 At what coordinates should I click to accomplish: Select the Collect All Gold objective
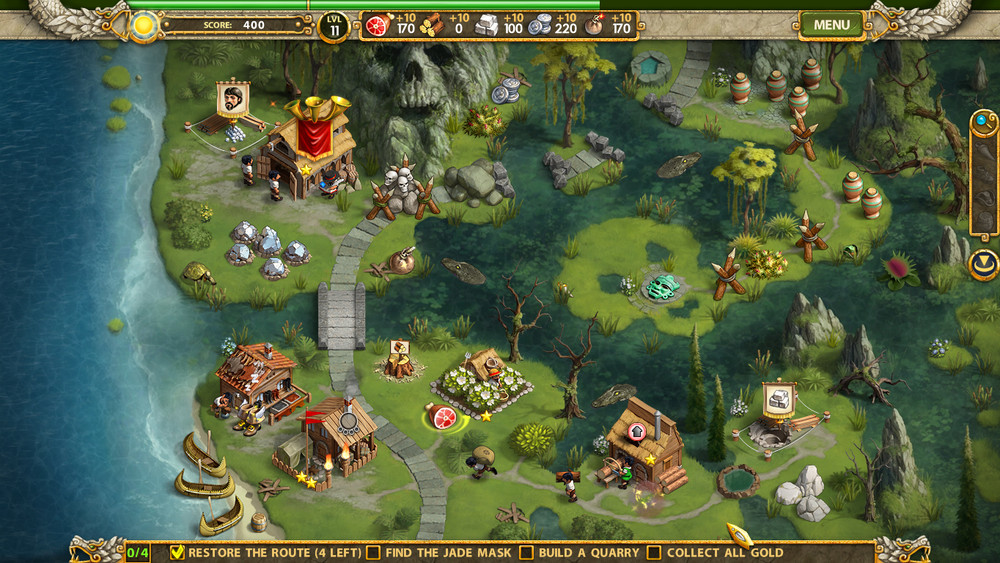click(x=654, y=552)
